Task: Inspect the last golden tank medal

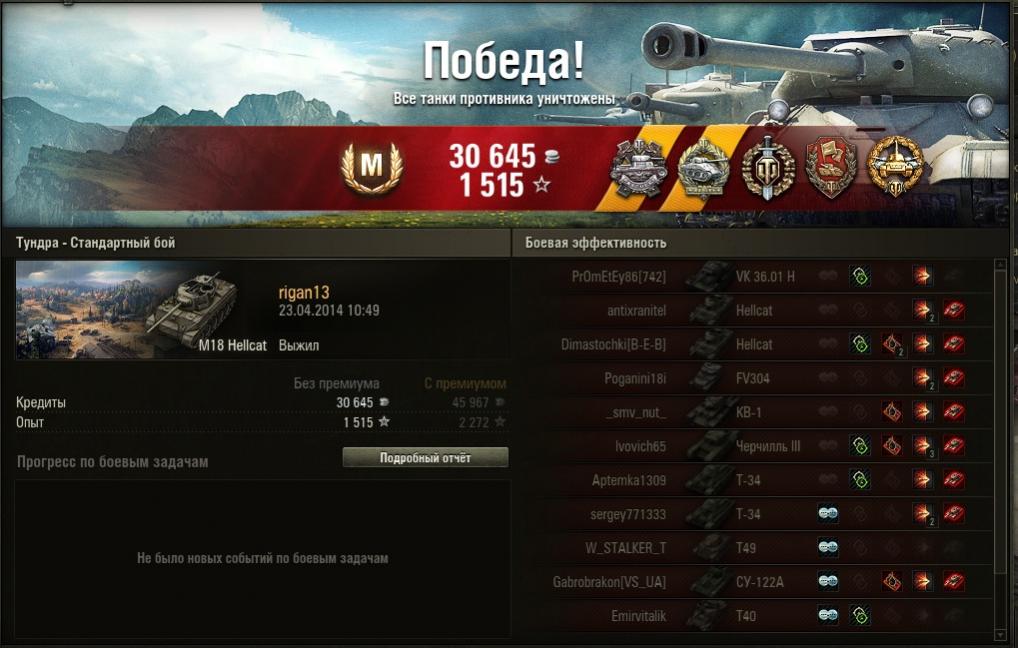Action: (x=890, y=166)
